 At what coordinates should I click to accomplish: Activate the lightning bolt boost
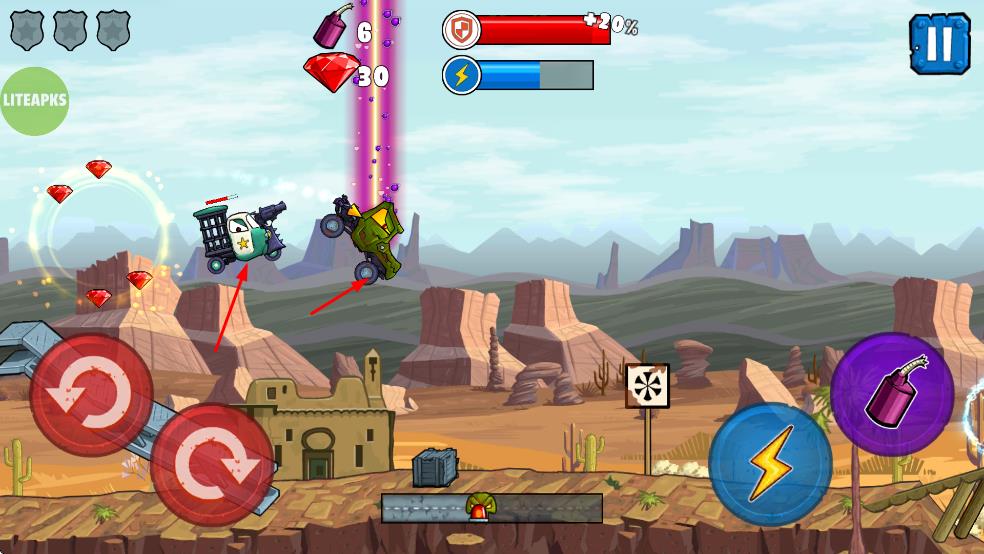(770, 463)
